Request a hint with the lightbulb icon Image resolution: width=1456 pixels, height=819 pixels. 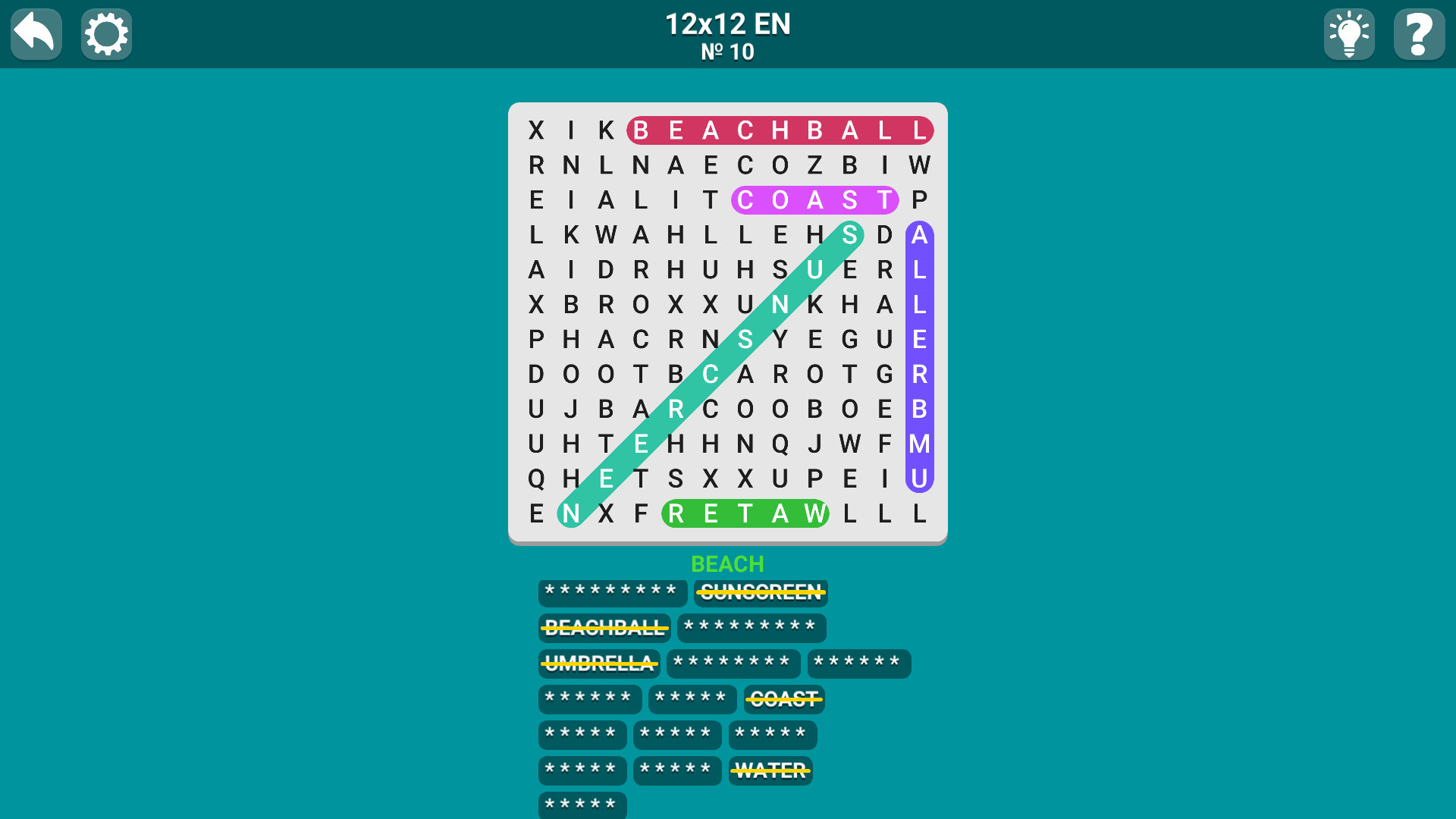1349,33
